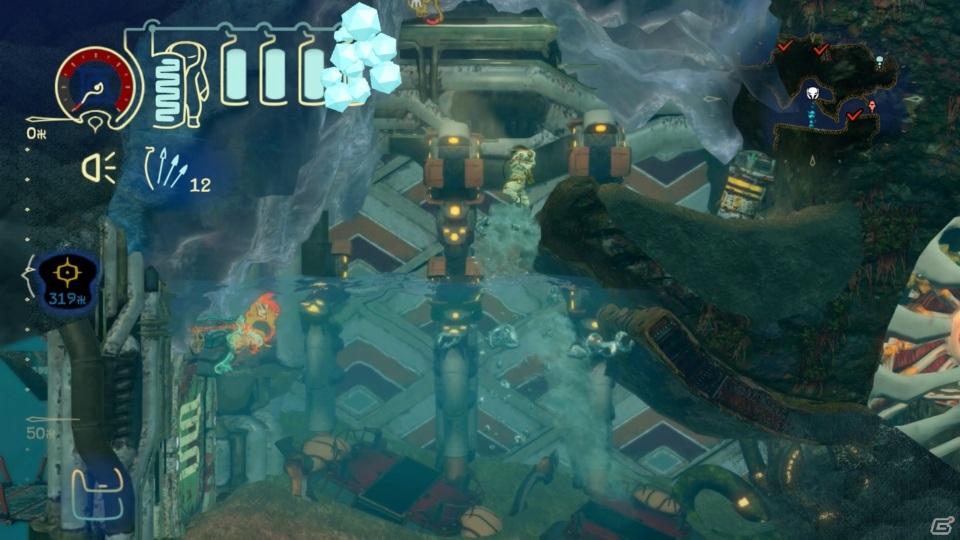Toggle the headlight icon
Viewport: 960px width, 540px height.
tap(99, 167)
